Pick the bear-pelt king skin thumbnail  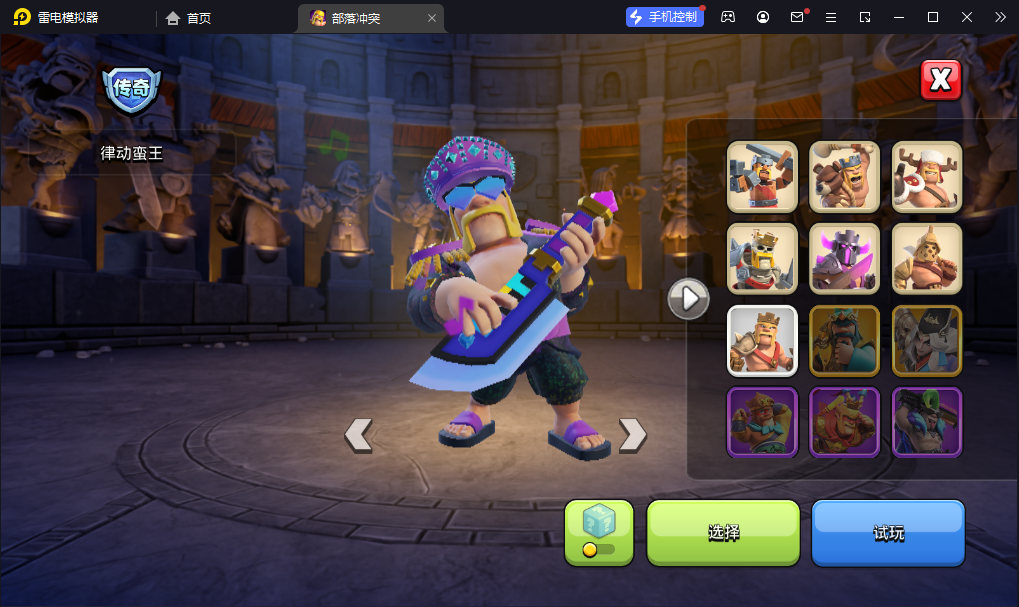pyautogui.click(x=844, y=176)
